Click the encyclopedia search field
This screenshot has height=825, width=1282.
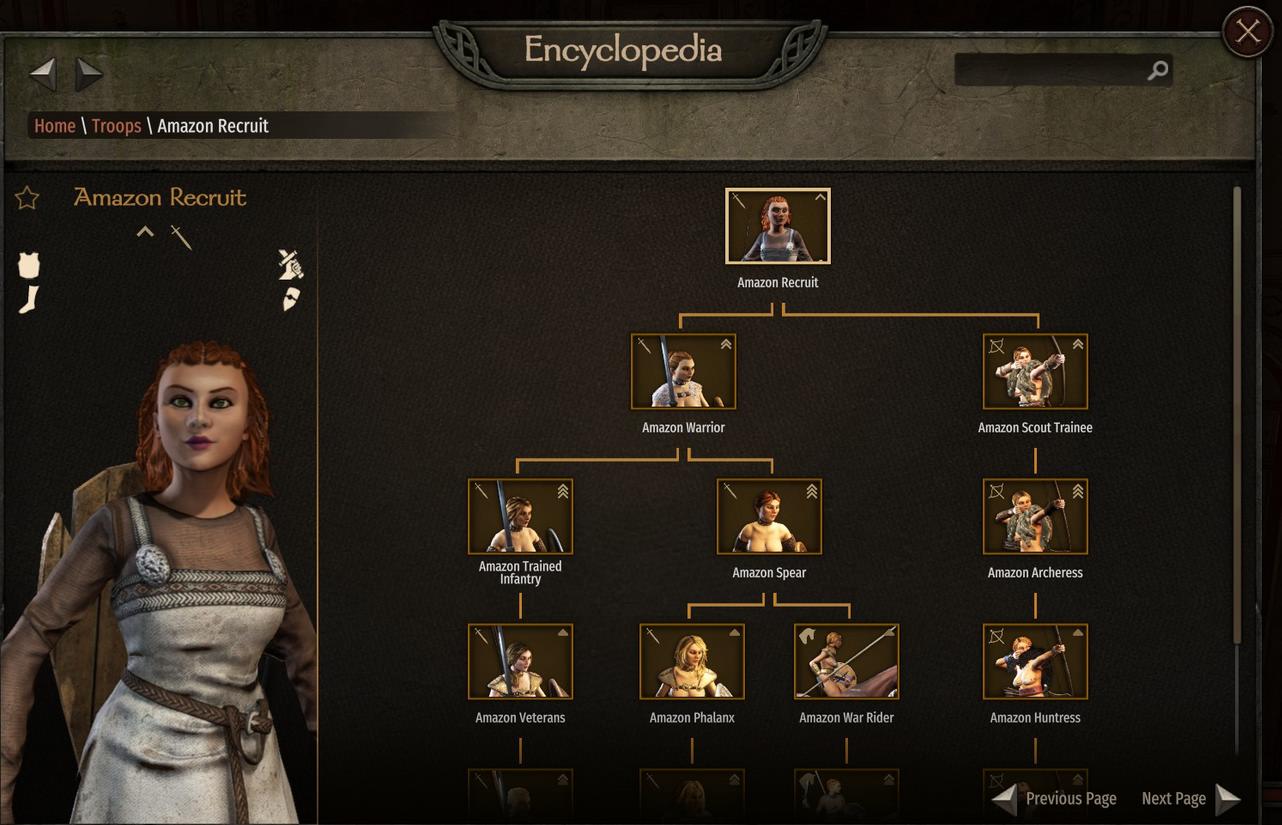[1050, 70]
